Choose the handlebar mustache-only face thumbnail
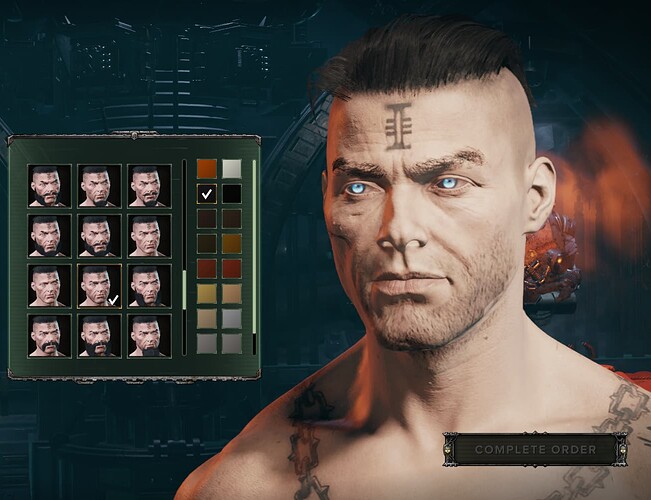The height and width of the screenshot is (500, 651). point(50,335)
